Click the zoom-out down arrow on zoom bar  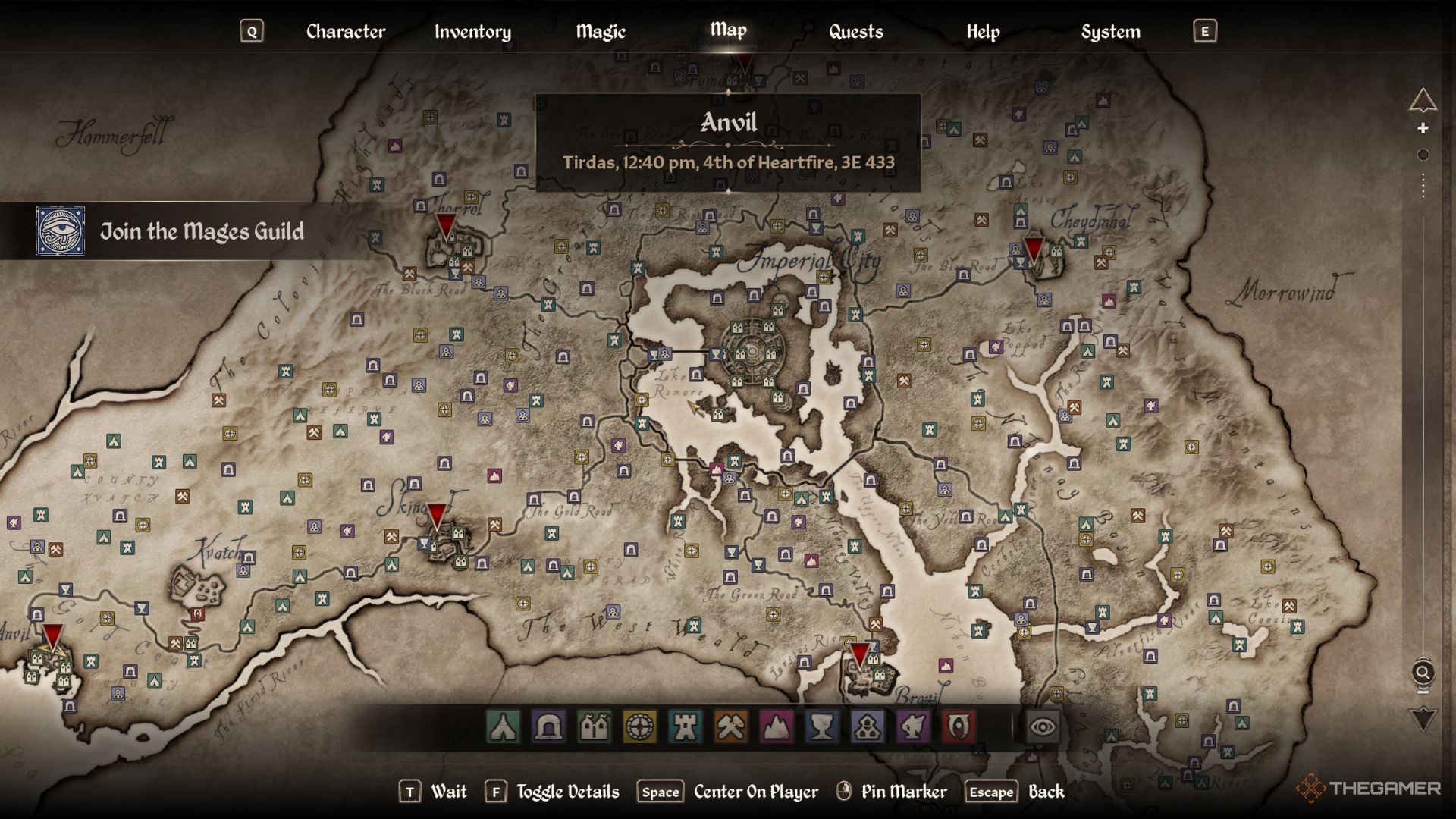coord(1423,718)
